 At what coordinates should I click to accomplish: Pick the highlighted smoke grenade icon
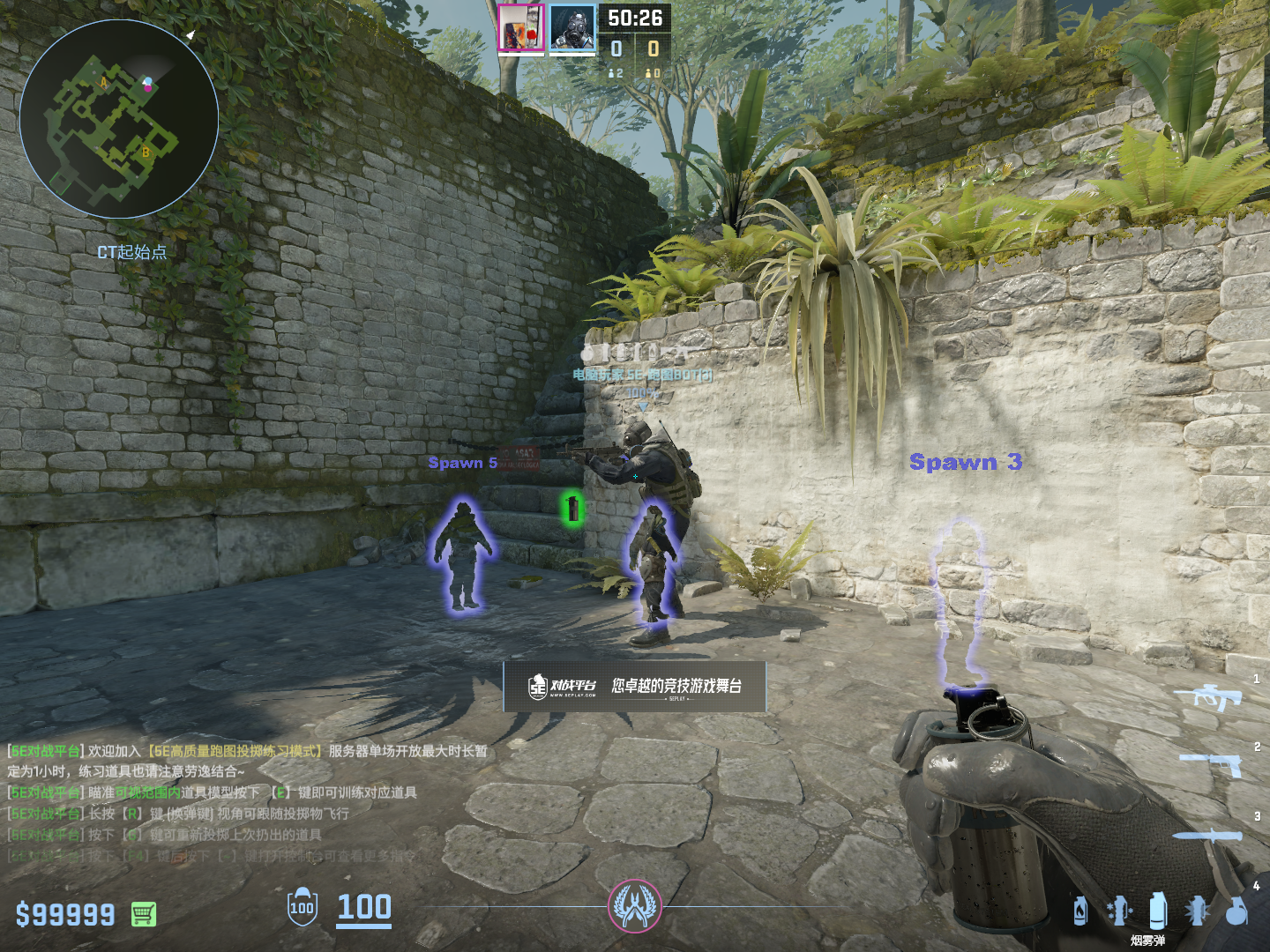tap(1158, 911)
